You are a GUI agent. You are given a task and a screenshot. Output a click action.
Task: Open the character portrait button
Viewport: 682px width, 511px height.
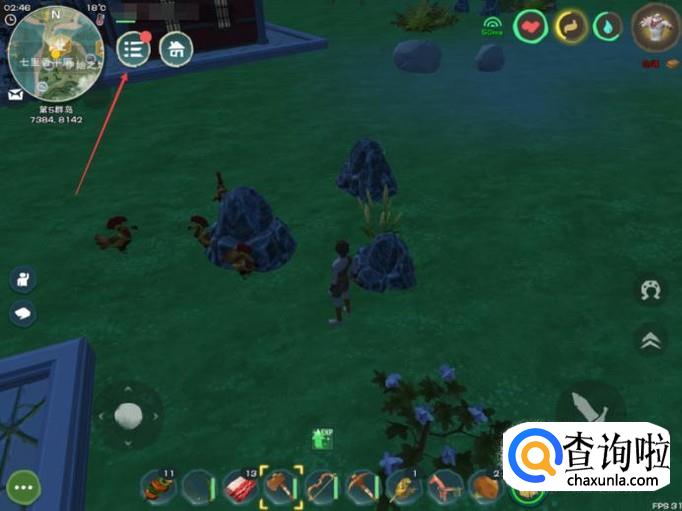coord(23,280)
